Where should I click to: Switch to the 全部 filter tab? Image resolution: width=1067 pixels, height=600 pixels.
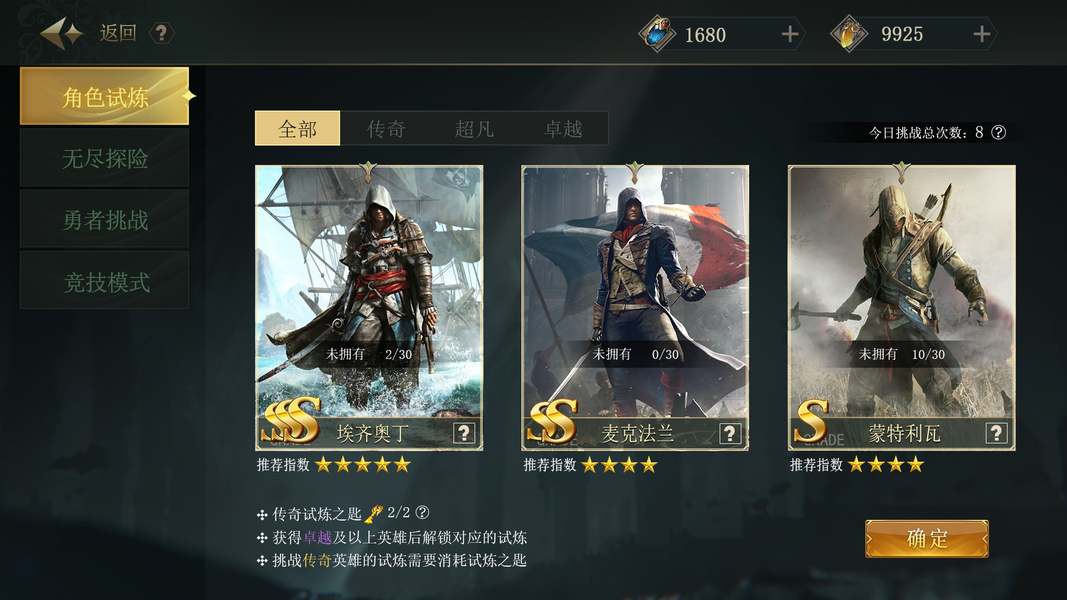pos(298,129)
